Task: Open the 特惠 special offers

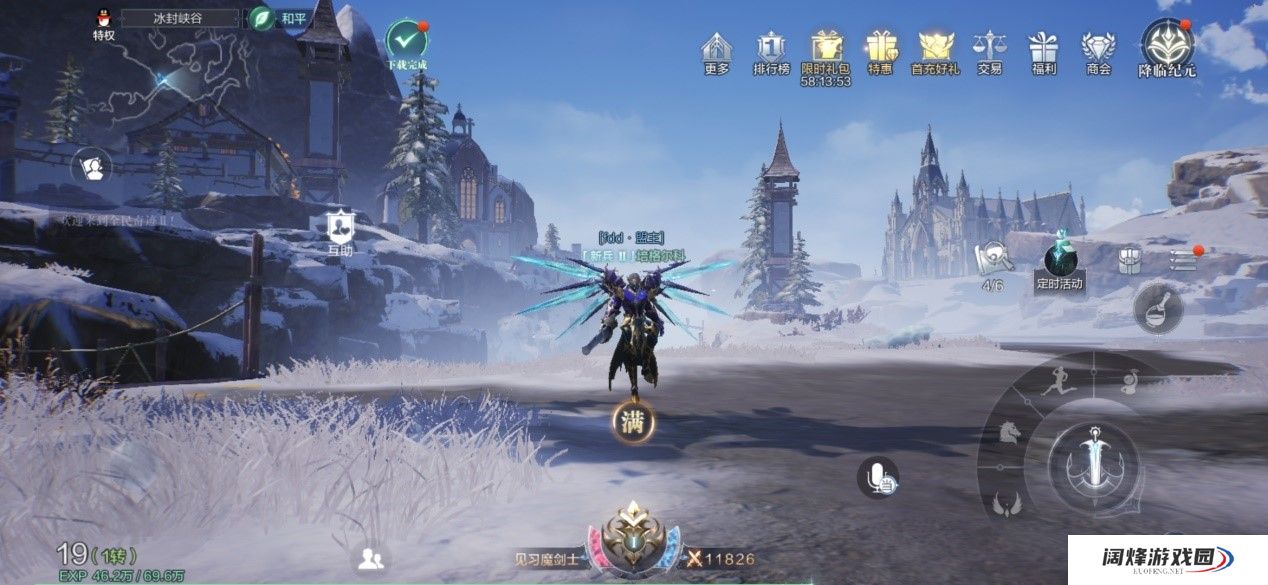Action: 881,48
